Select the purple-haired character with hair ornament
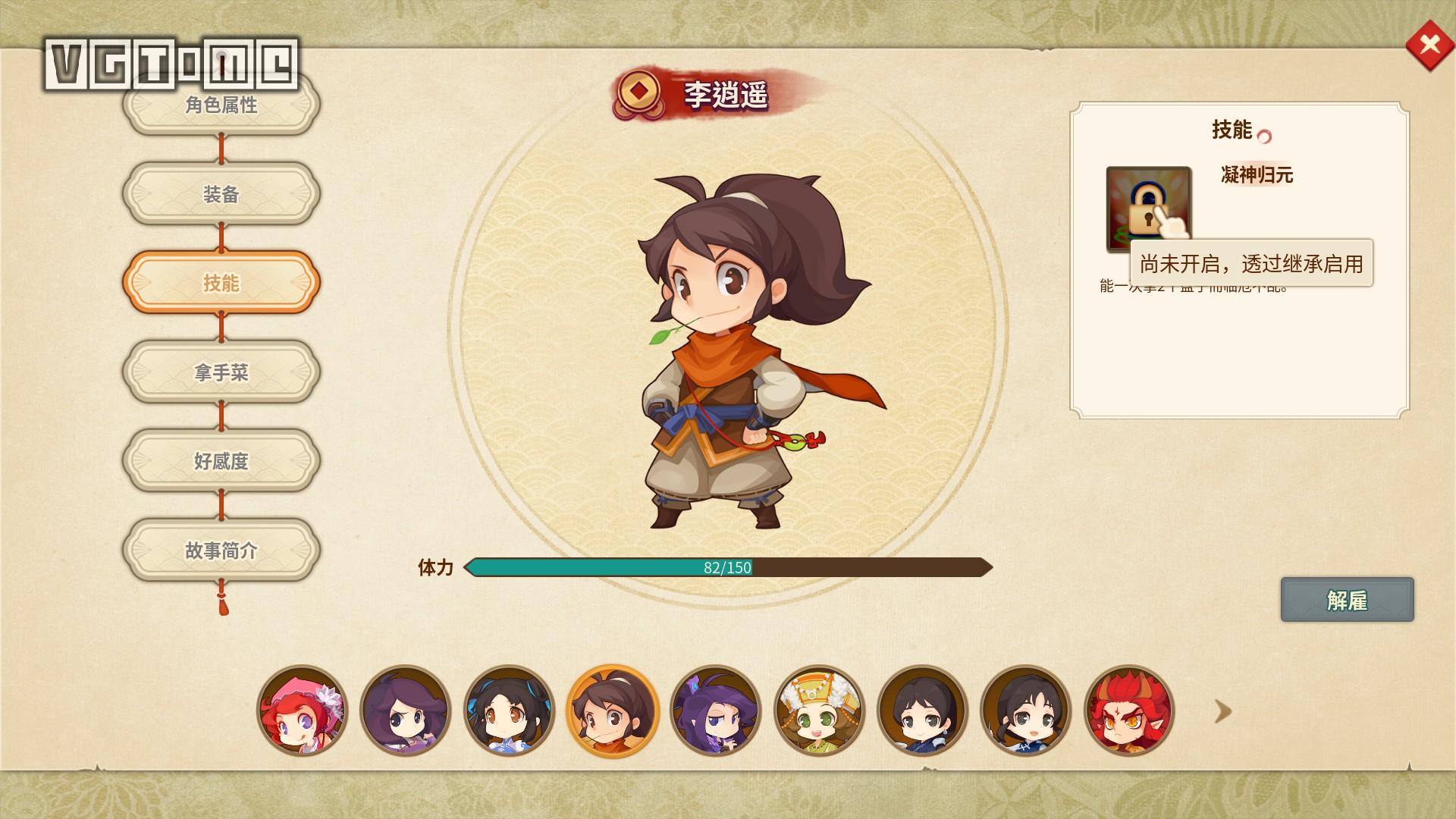 (715, 711)
